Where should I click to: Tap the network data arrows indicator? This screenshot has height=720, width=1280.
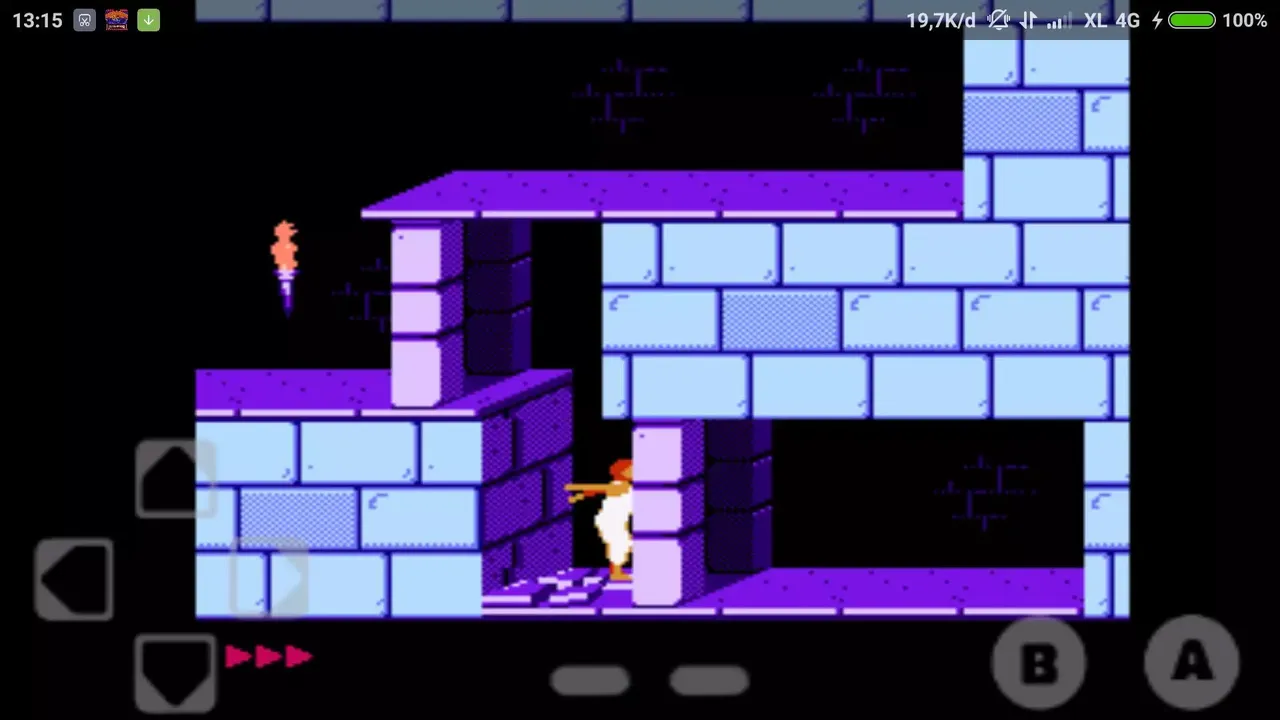point(1026,20)
